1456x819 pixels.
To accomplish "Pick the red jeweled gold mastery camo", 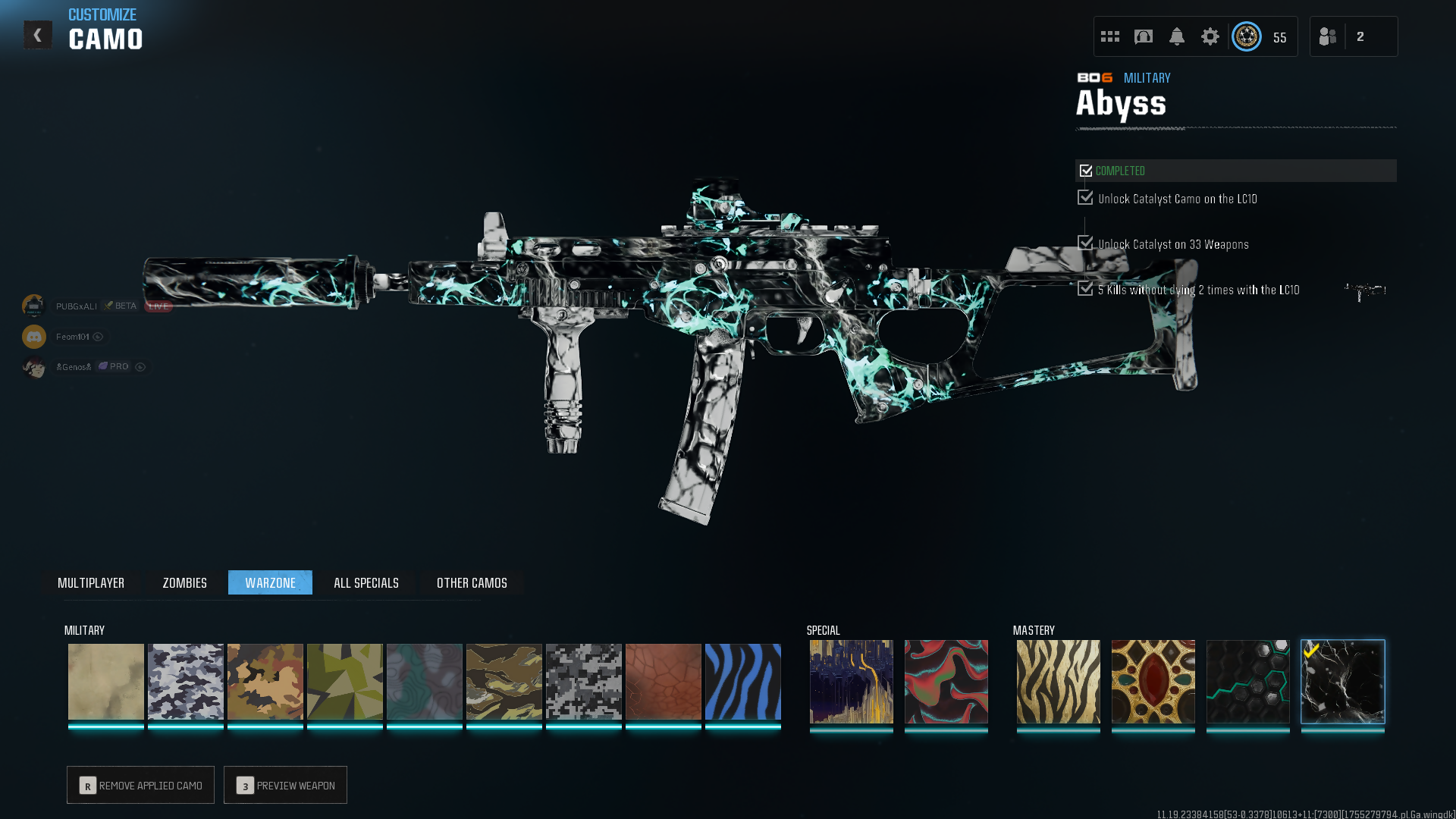I will tap(1153, 682).
